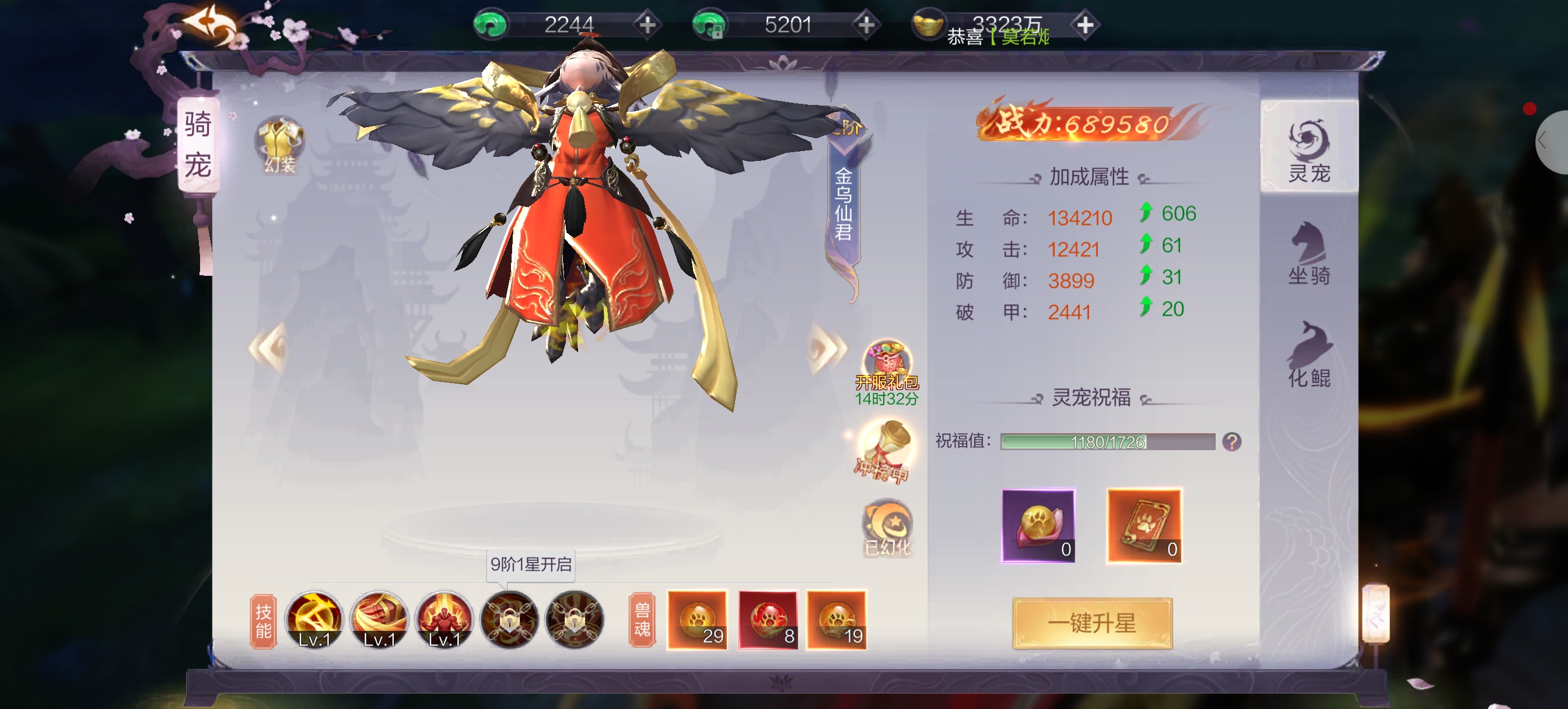Add jade currency next to 2244
Screen dimensions: 1568x709
(647, 25)
